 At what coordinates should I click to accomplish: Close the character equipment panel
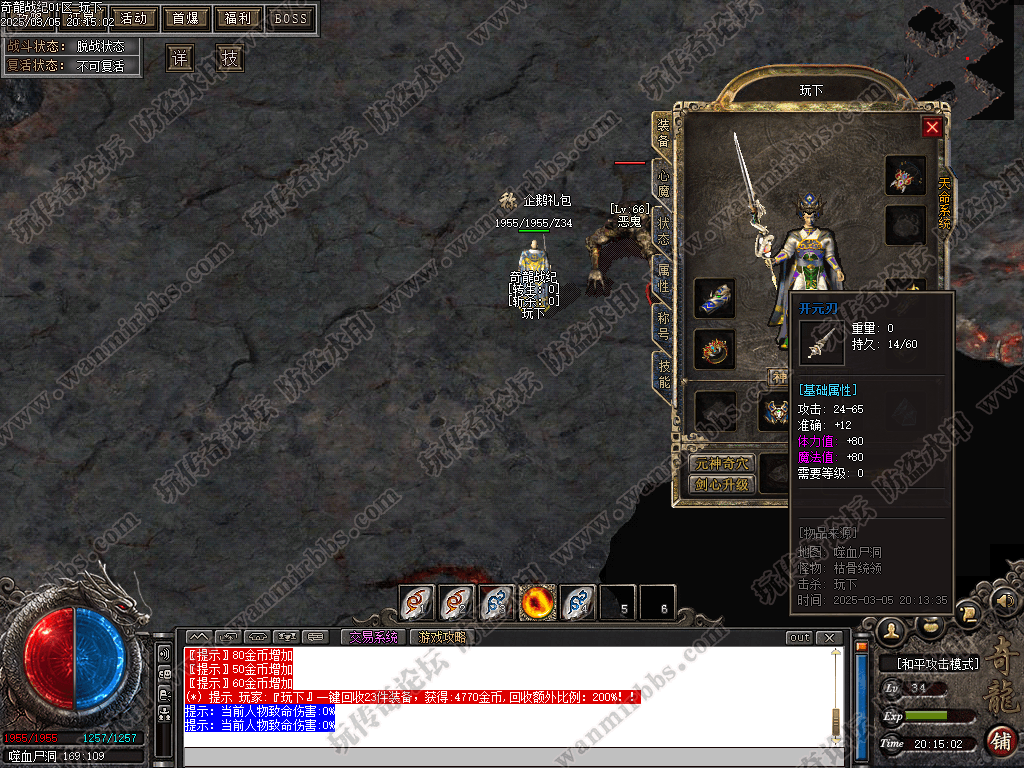tap(932, 127)
